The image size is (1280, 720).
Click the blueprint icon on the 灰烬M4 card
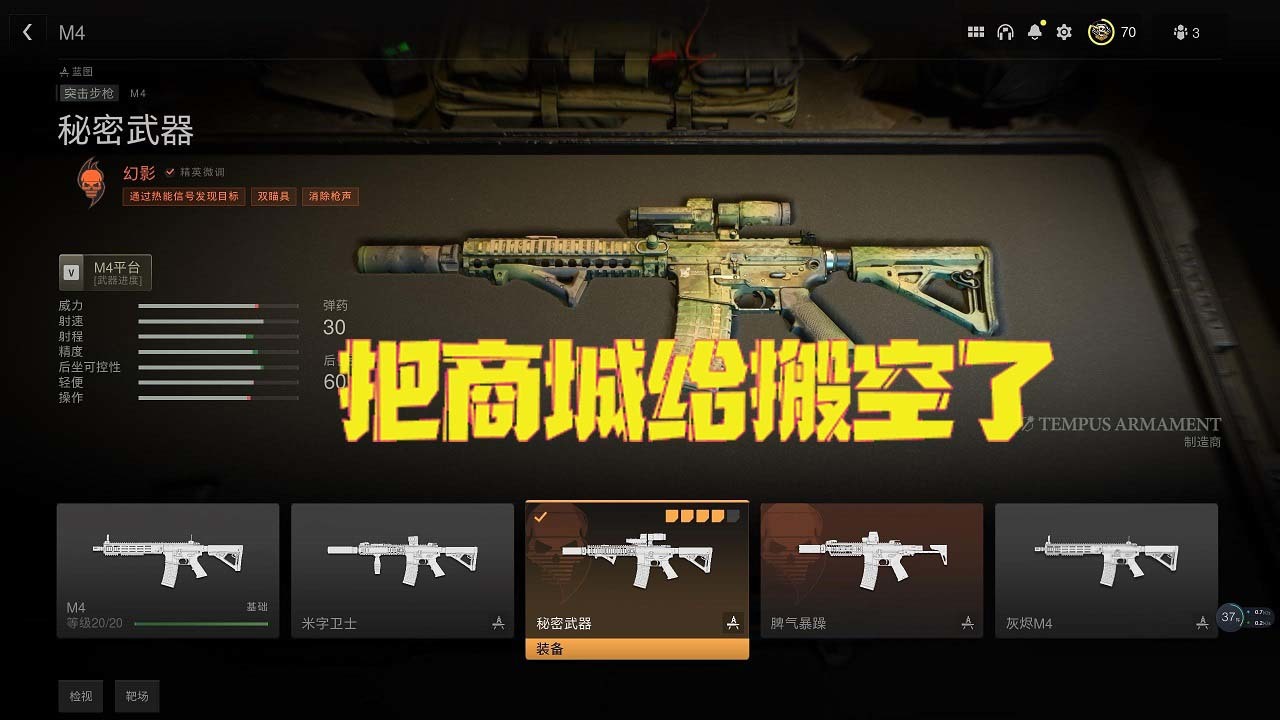[1202, 621]
